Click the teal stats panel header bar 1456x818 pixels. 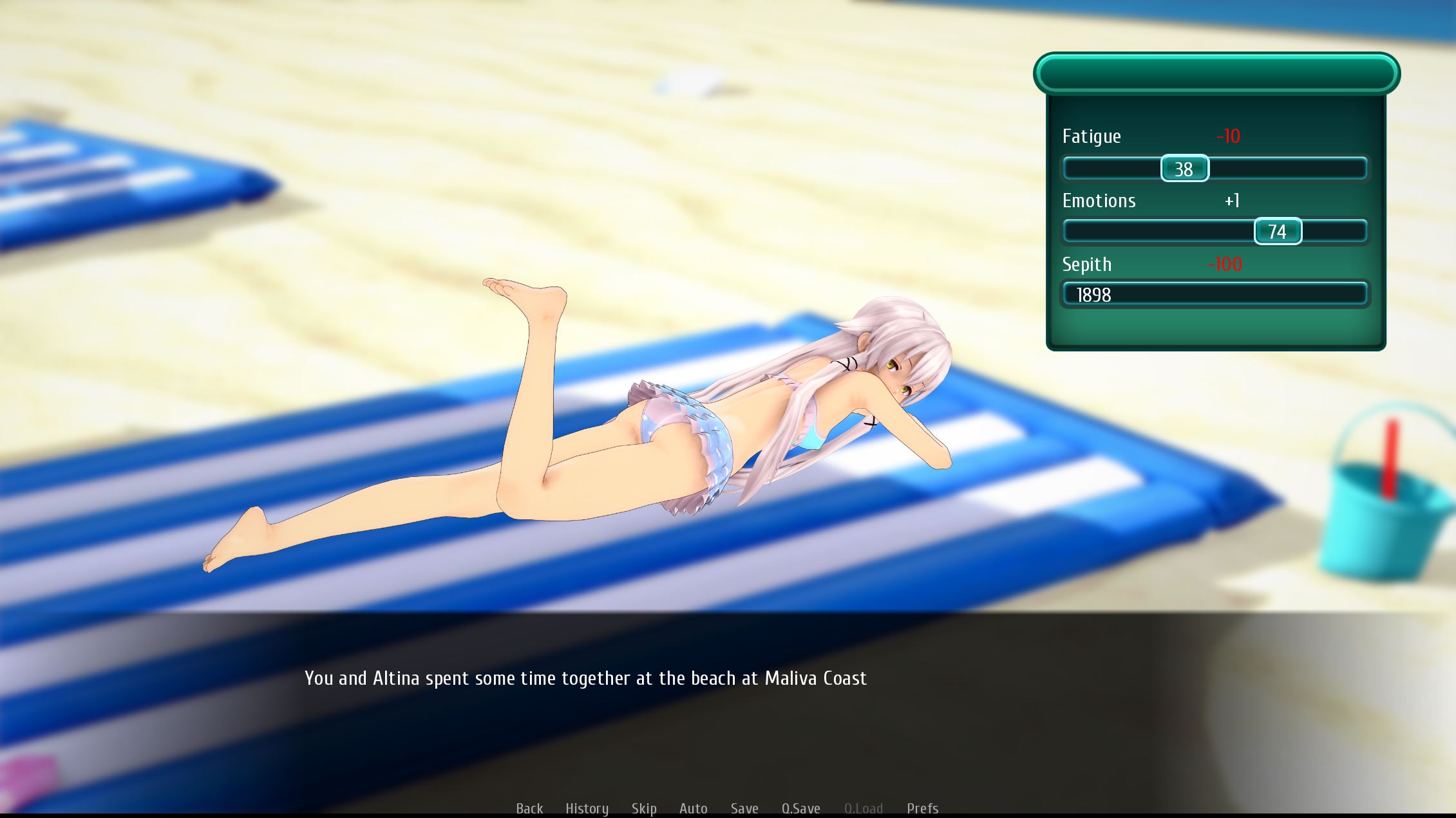click(1217, 73)
